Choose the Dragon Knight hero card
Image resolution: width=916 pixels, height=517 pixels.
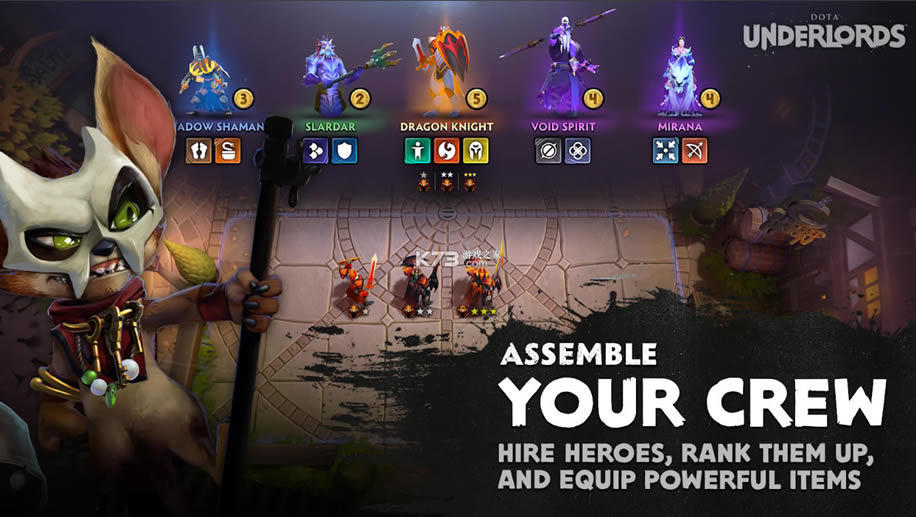447,70
